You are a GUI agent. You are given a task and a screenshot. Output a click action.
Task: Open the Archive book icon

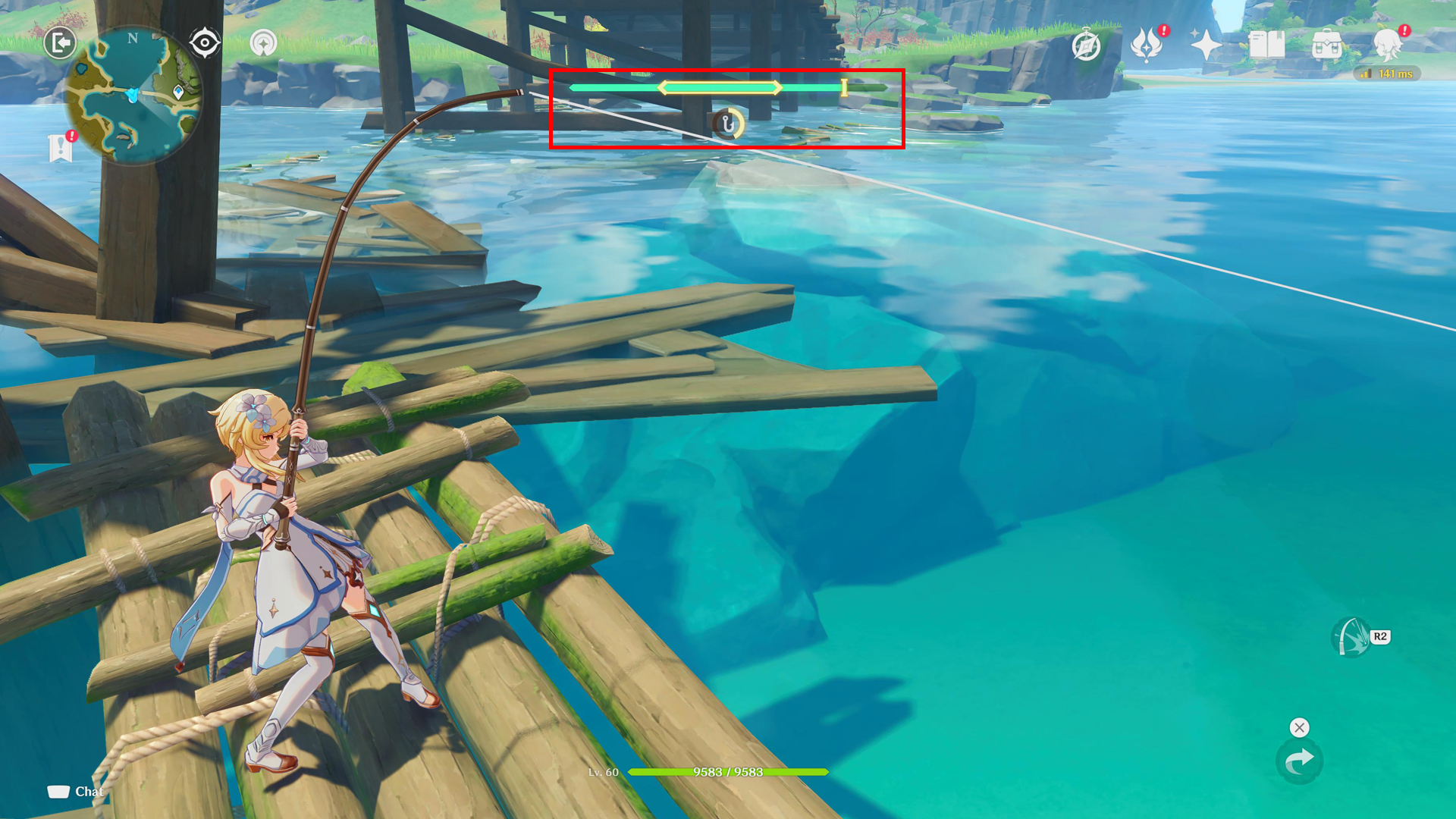pos(1266,45)
